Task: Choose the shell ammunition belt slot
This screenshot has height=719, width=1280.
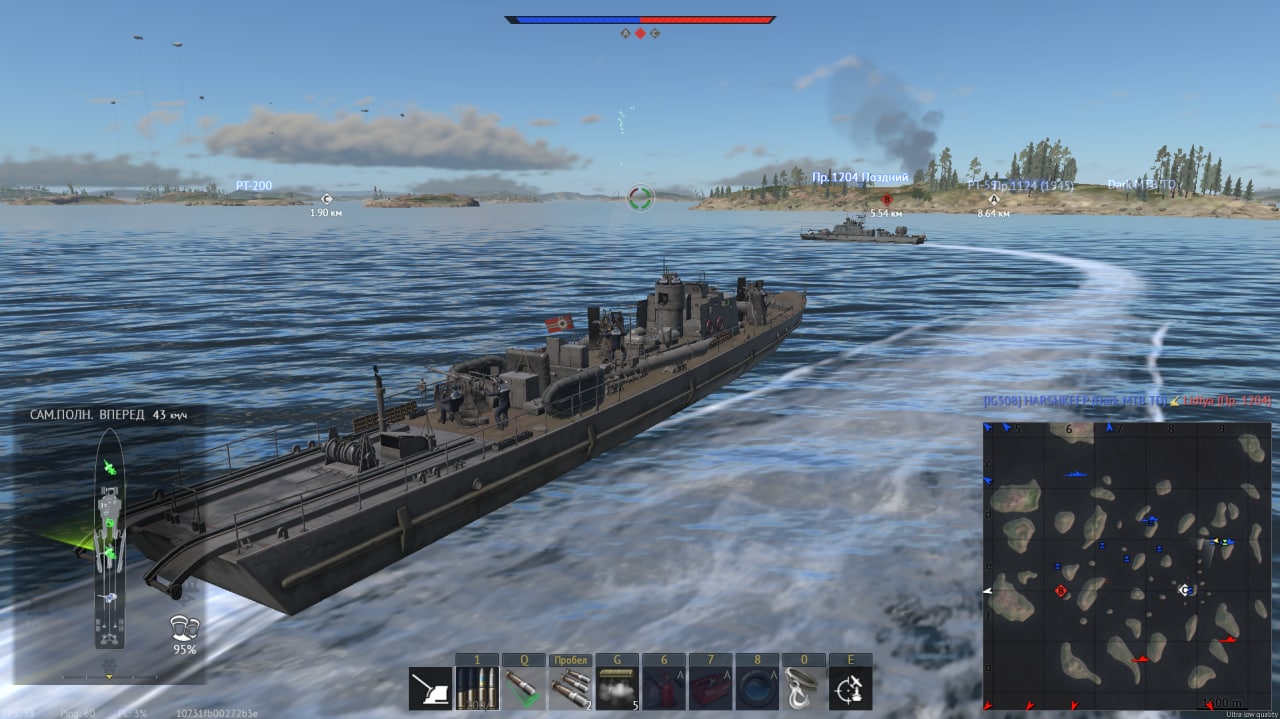Action: tap(477, 688)
